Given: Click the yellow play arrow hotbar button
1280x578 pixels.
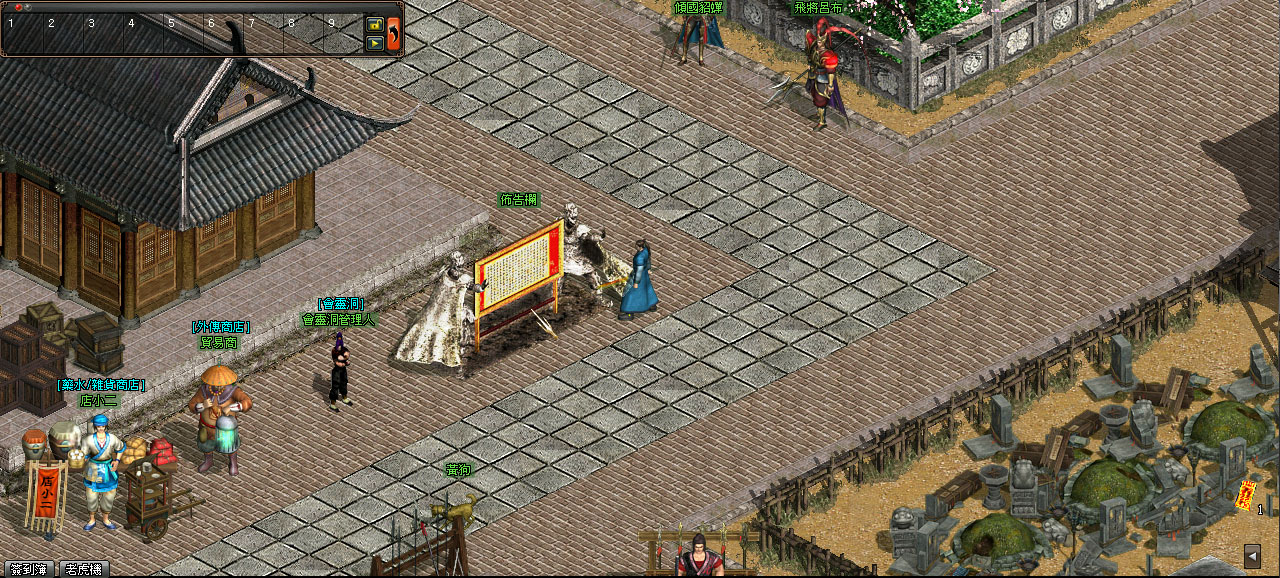Looking at the screenshot, I should (375, 43).
